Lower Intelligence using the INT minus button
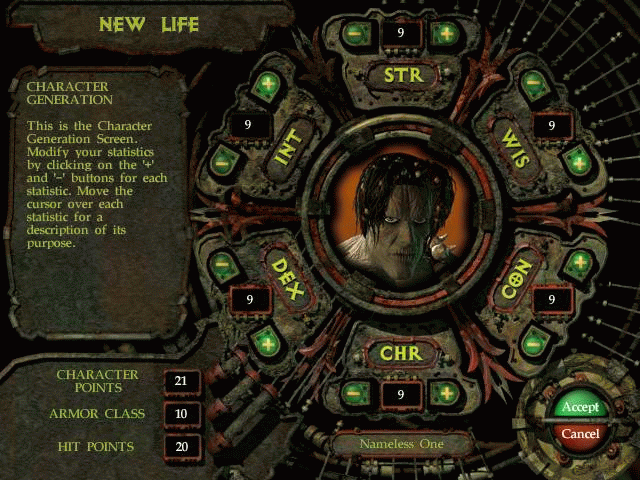 (221, 160)
